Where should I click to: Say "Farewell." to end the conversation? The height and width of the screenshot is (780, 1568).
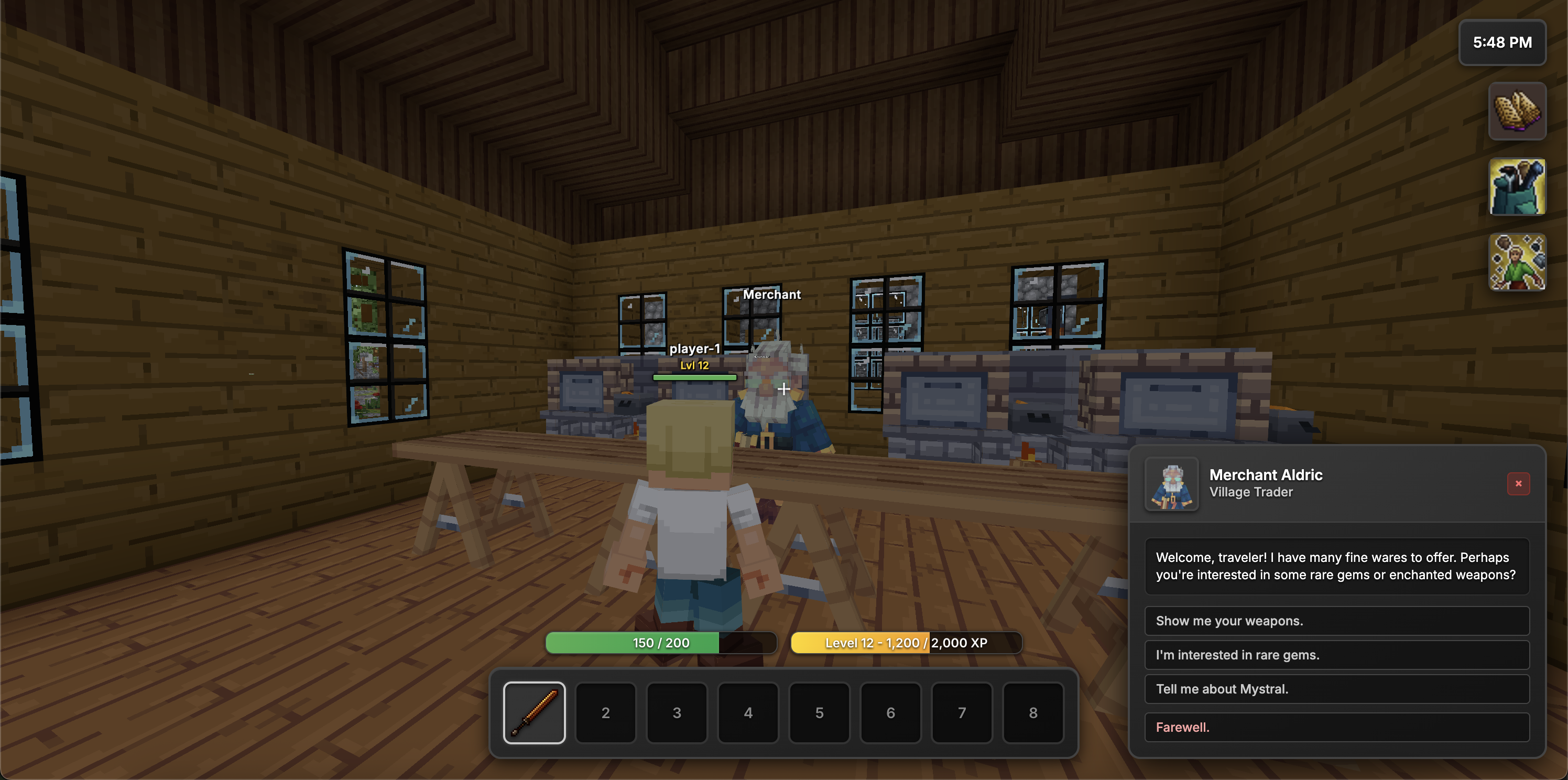1336,727
